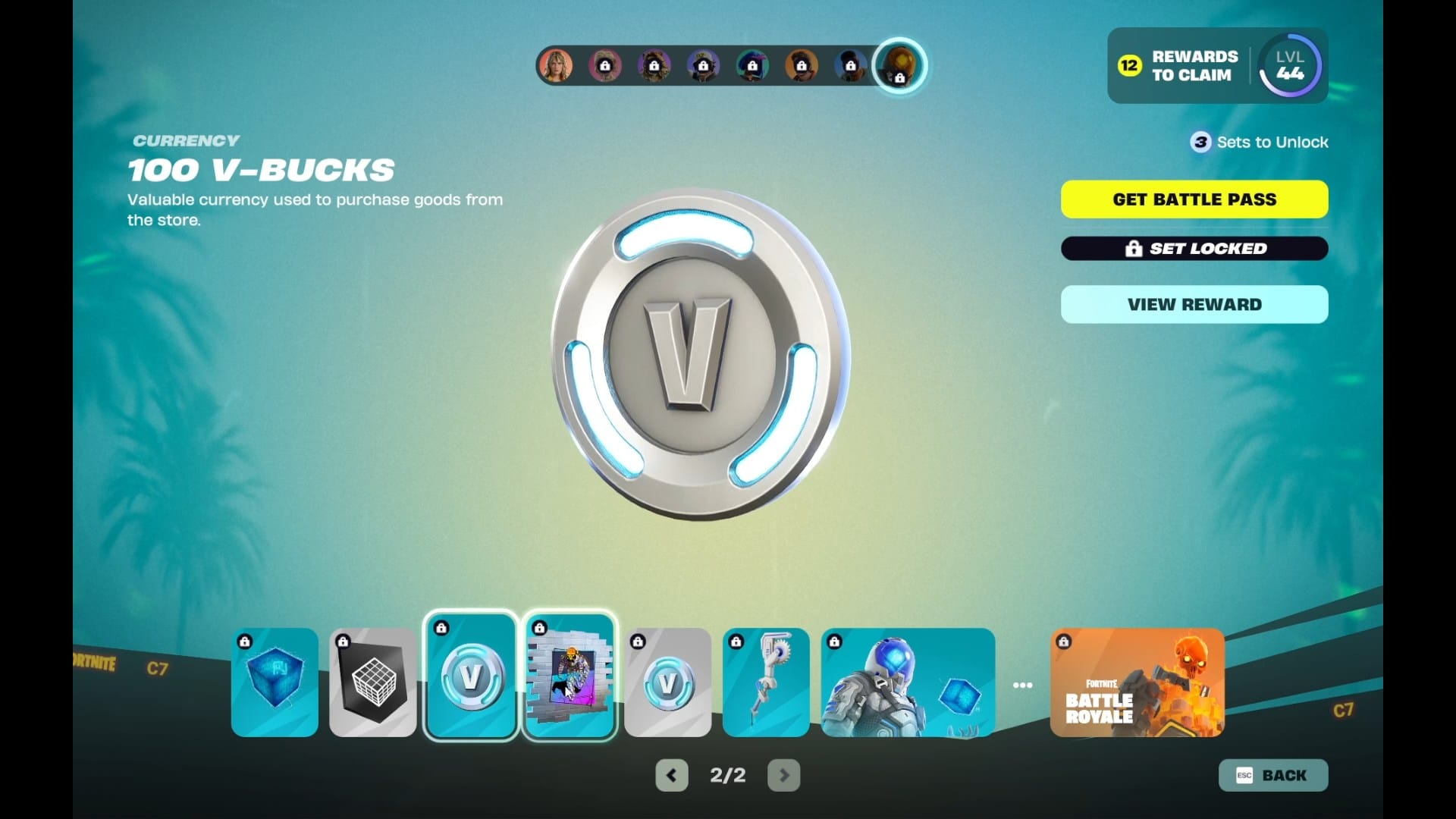Select the locked portrait with teal background
The image size is (1456, 819).
(752, 66)
